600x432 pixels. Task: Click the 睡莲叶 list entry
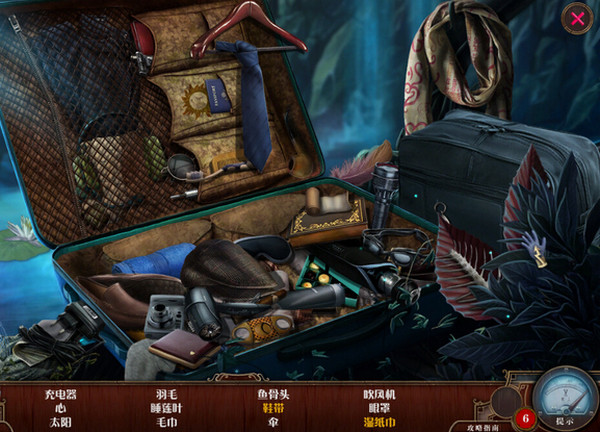click(x=166, y=408)
